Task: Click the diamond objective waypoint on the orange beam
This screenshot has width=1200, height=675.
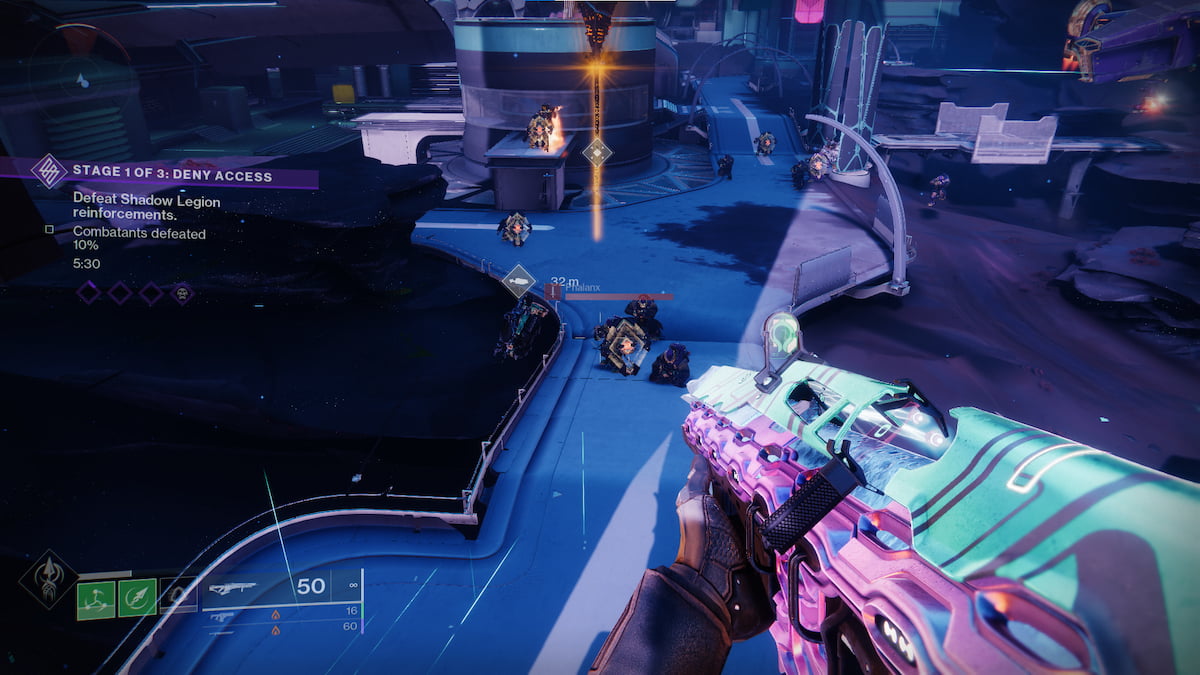Action: (x=597, y=152)
